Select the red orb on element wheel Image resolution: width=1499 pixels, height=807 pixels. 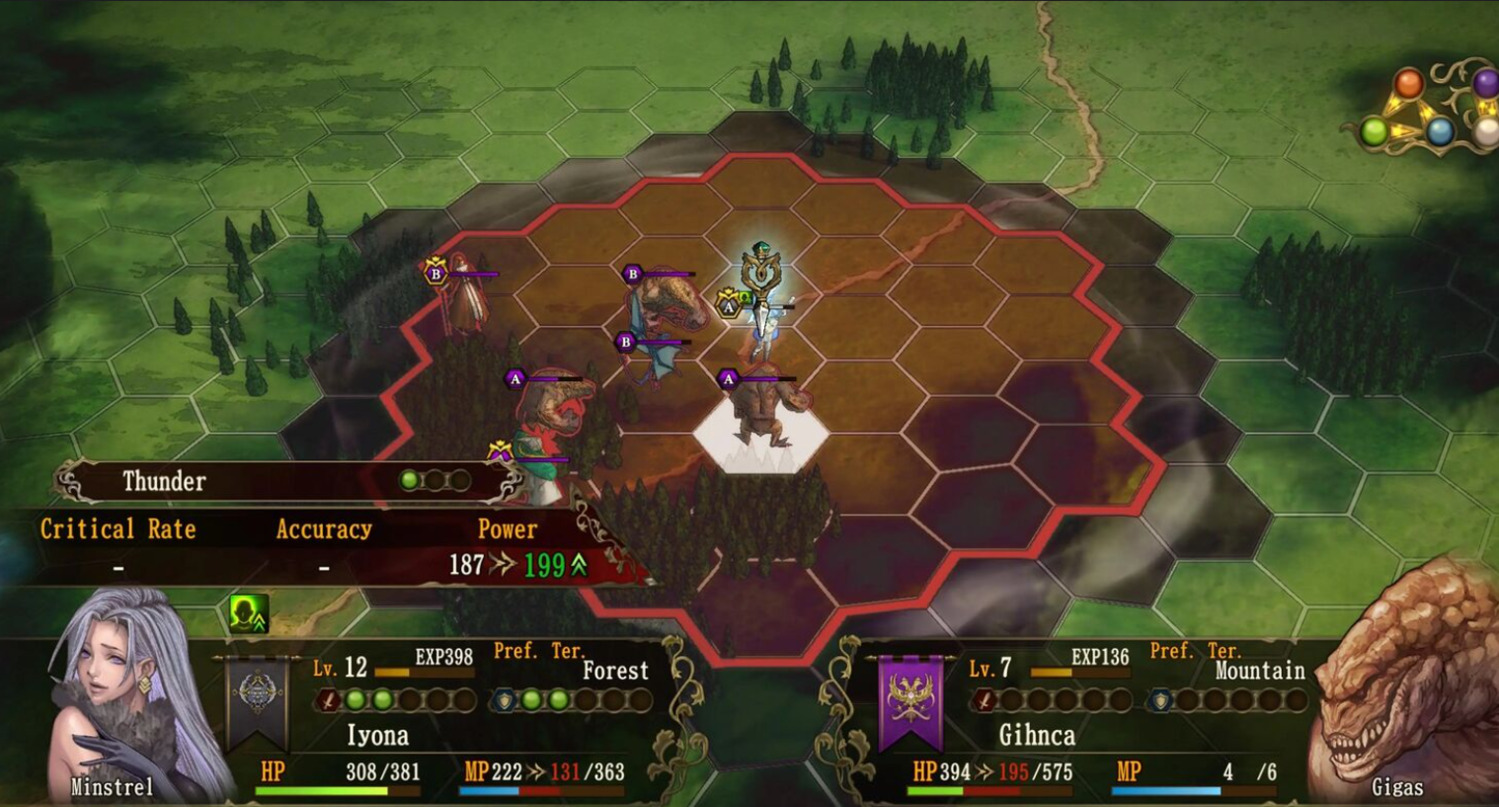1408,83
